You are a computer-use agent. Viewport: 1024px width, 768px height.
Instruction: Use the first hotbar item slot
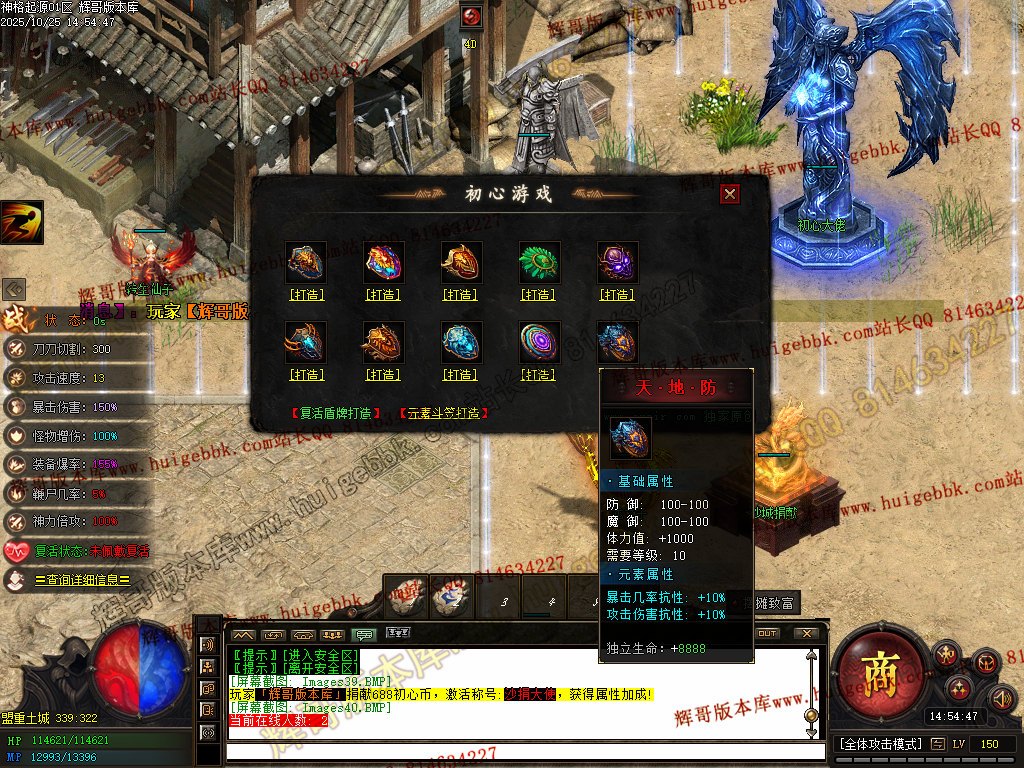(406, 596)
